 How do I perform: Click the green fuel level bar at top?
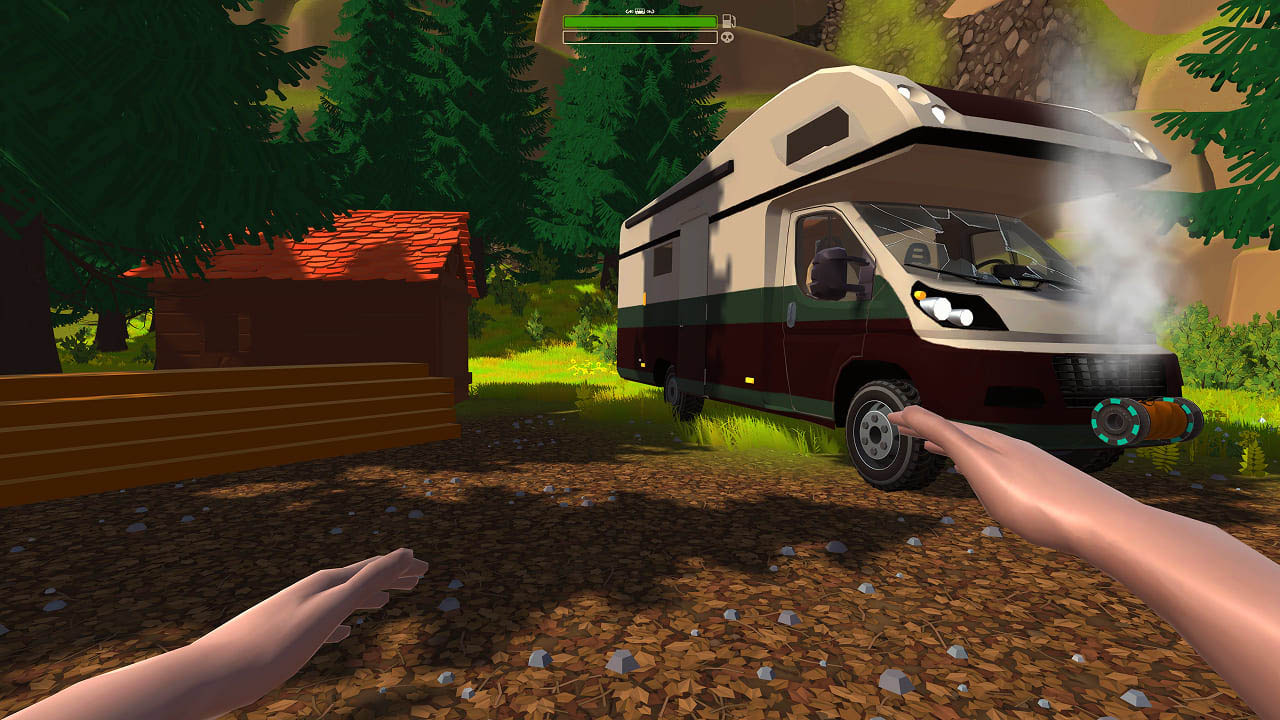tap(640, 22)
